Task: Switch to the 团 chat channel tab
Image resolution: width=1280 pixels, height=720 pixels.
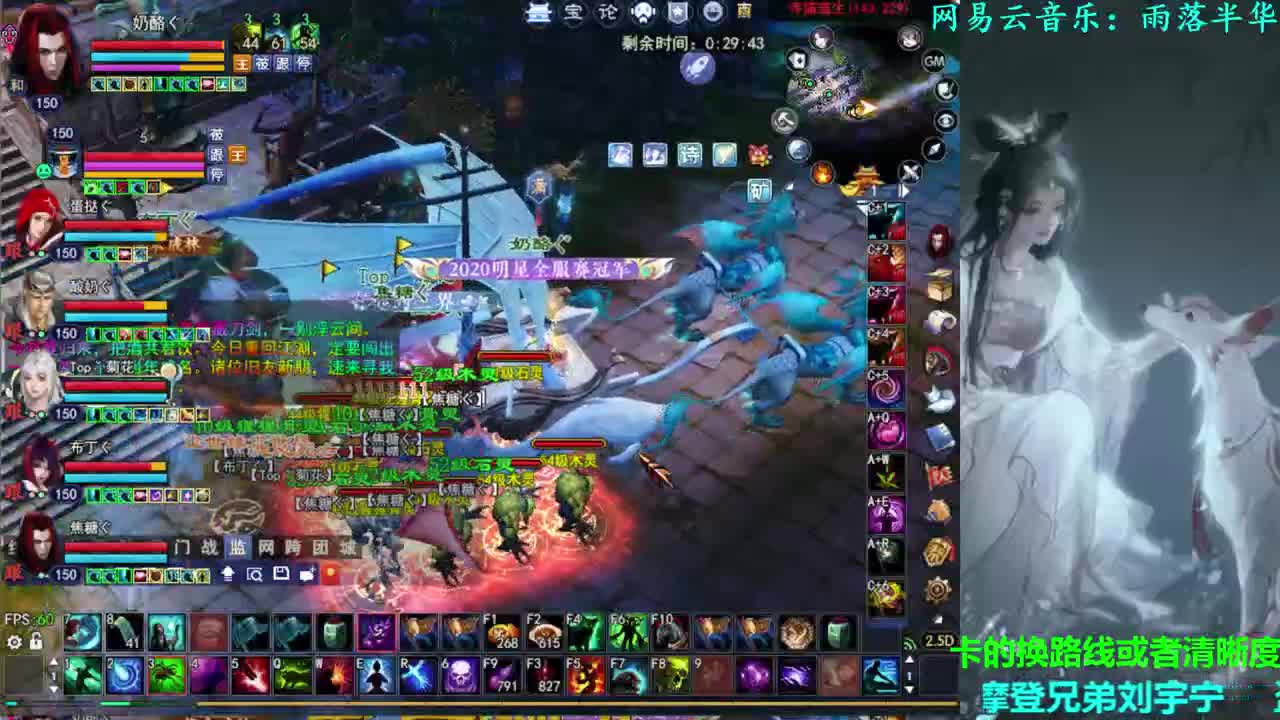Action: click(321, 547)
